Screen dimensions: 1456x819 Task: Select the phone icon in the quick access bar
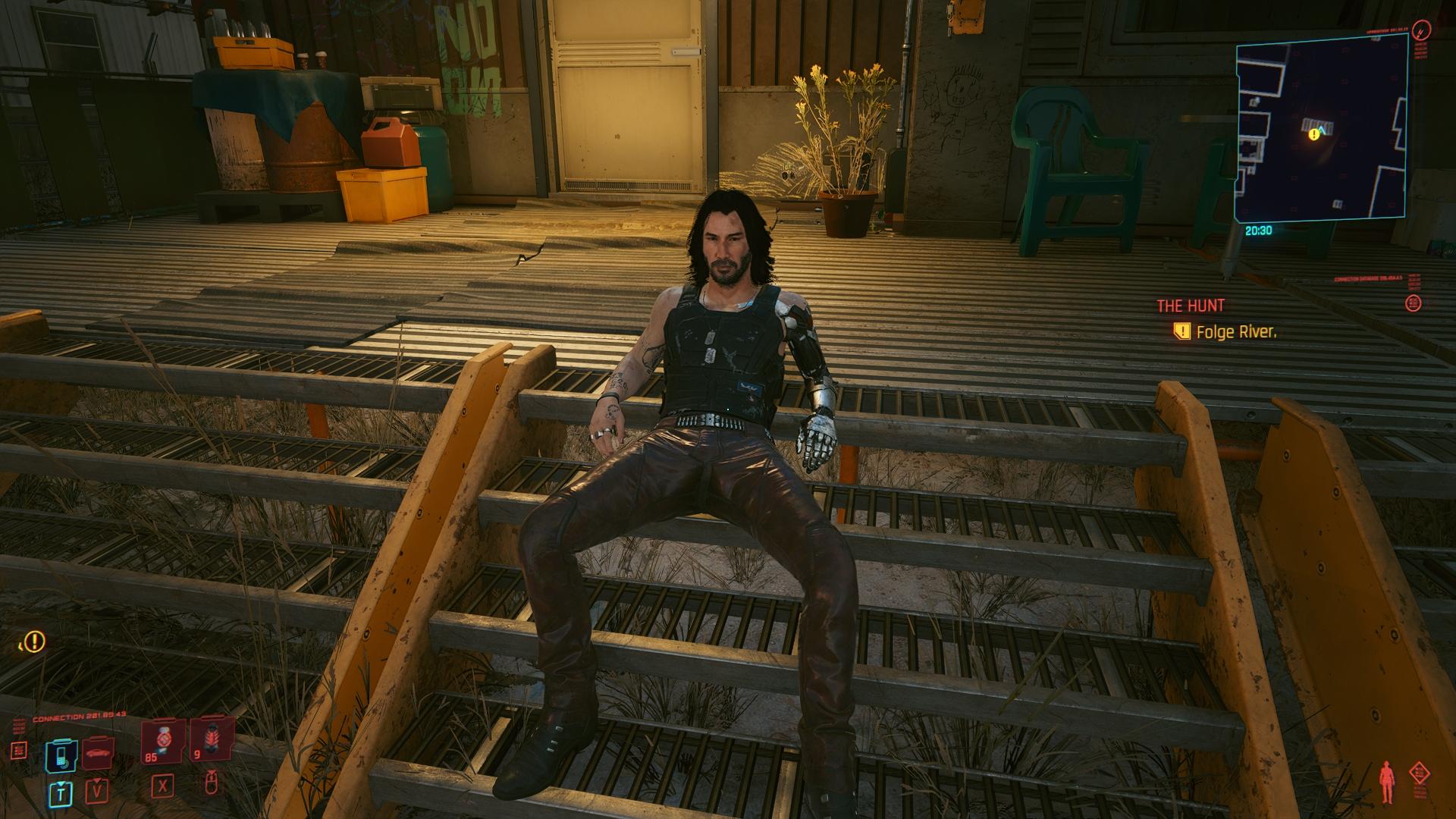click(60, 755)
